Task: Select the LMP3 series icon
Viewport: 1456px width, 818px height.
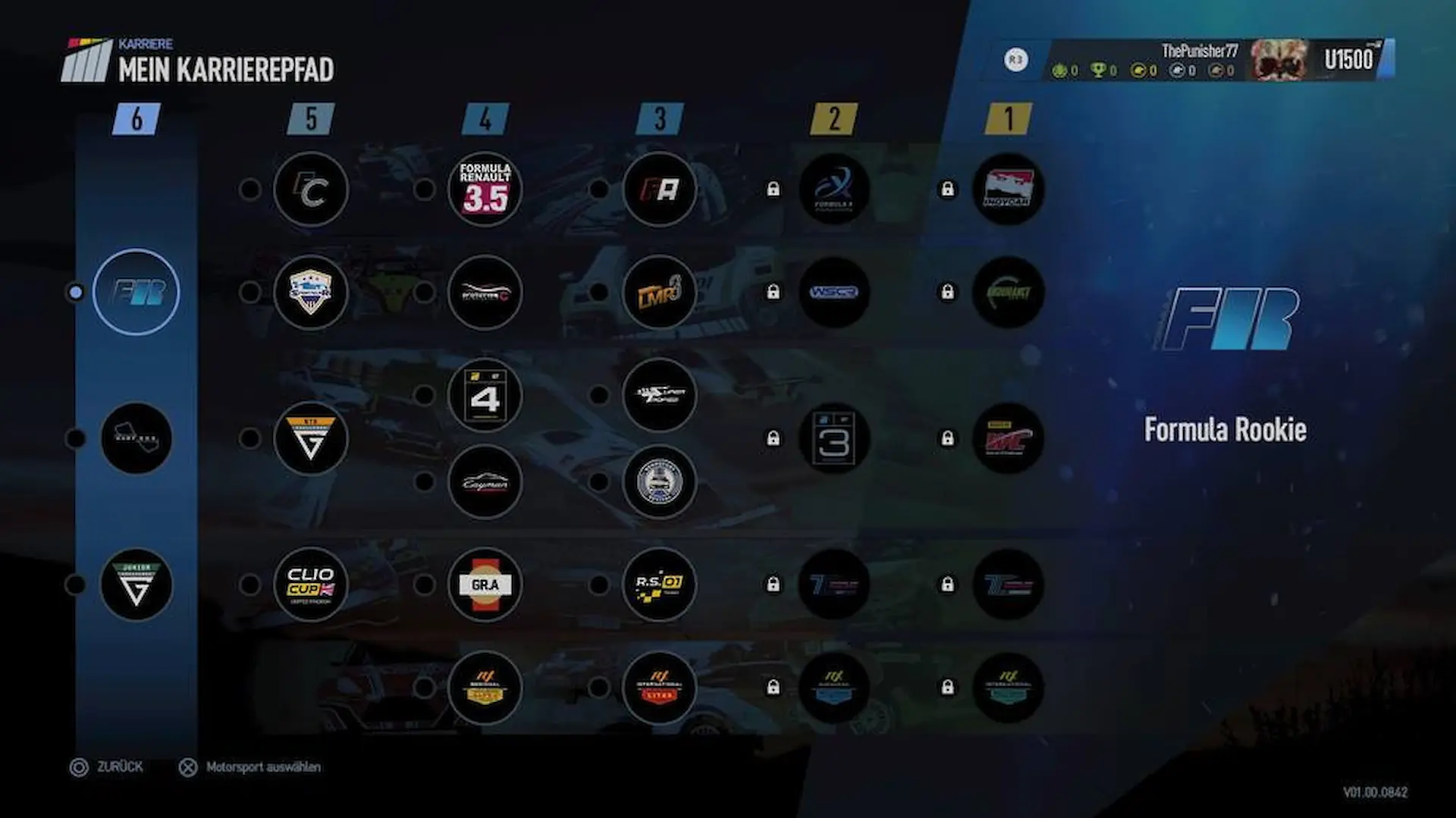Action: pos(660,292)
